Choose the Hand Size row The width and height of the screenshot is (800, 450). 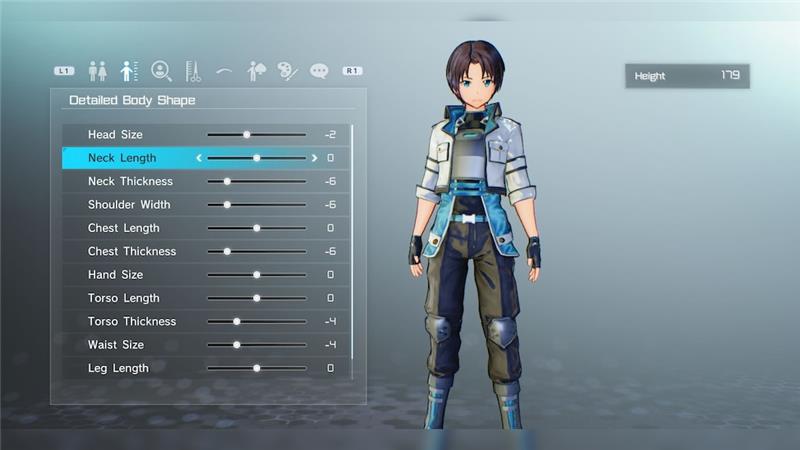(x=115, y=274)
